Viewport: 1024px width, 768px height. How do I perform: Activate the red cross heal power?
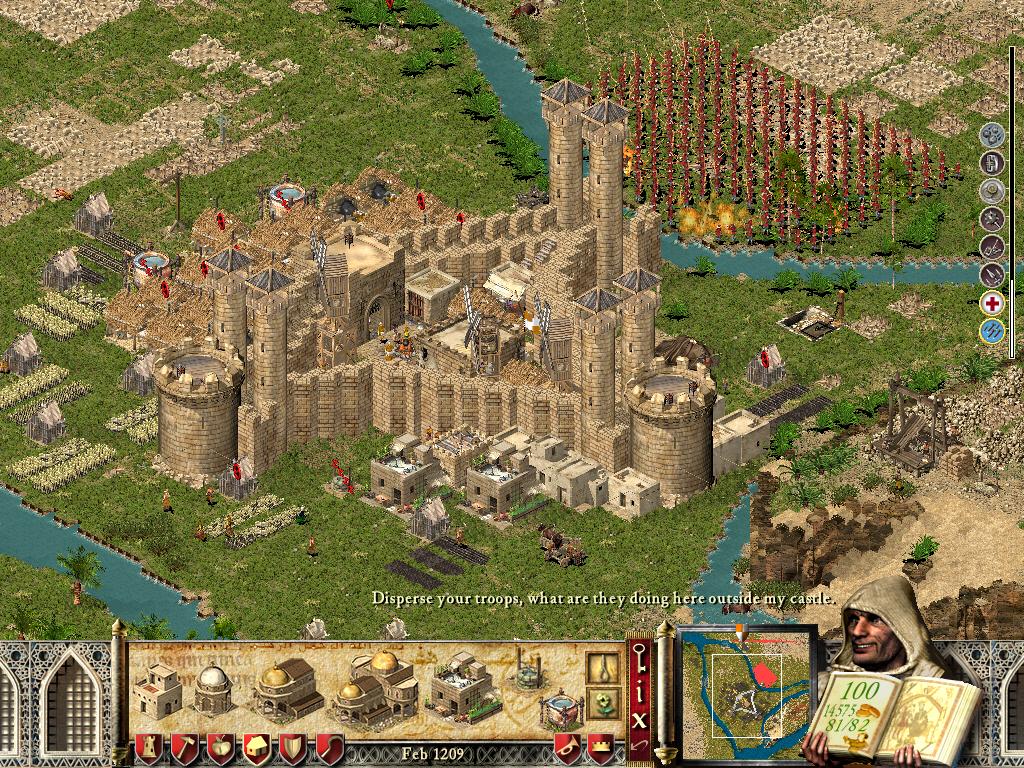(991, 303)
